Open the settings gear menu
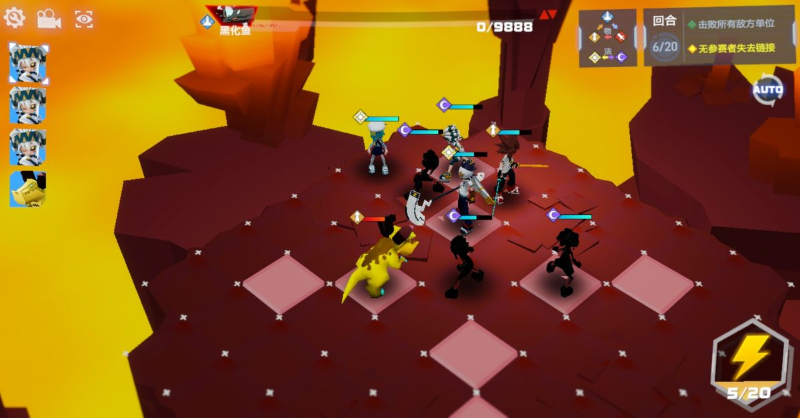 pos(15,18)
